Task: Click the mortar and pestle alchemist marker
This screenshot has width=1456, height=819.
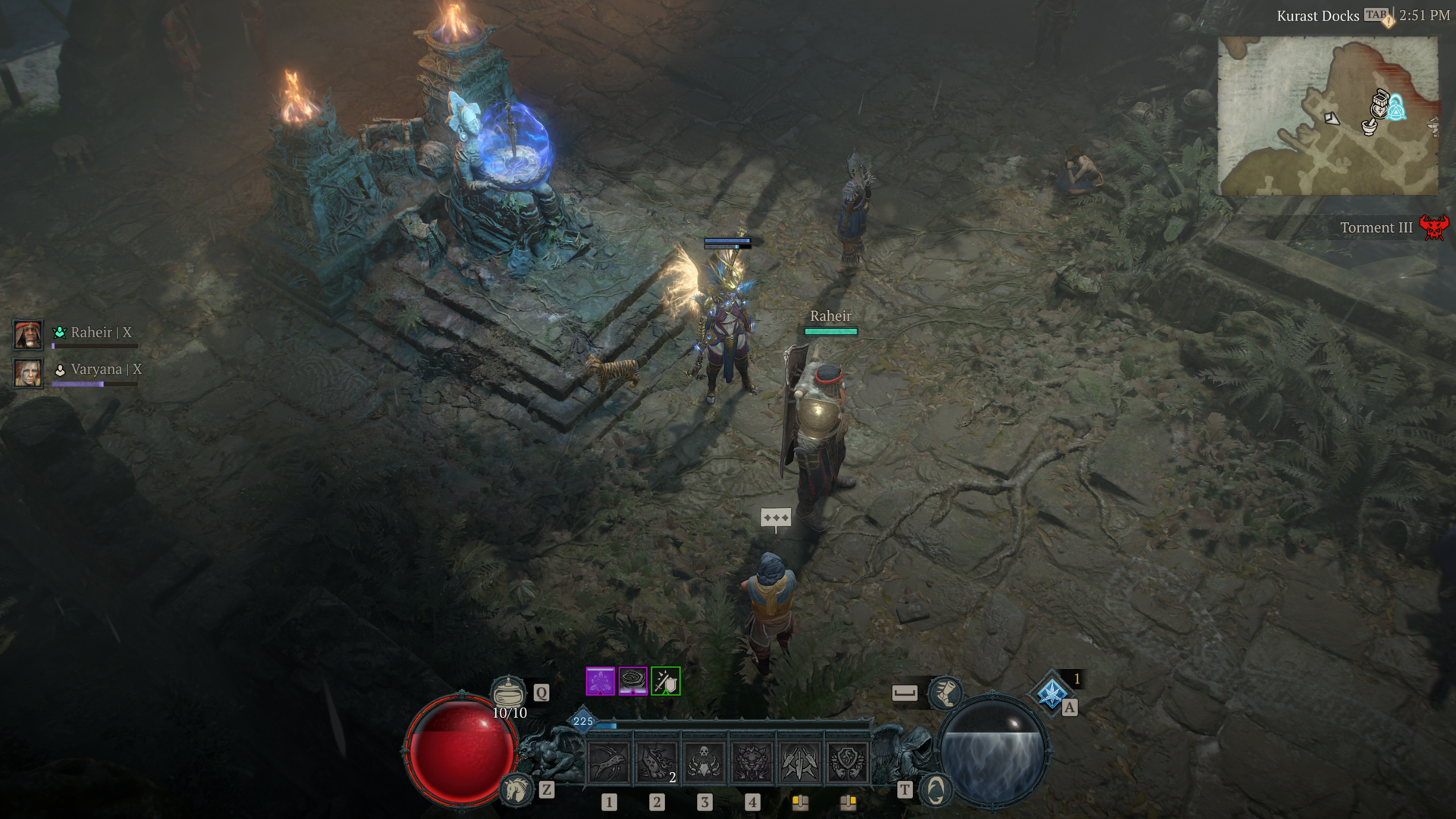Action: tap(1369, 127)
